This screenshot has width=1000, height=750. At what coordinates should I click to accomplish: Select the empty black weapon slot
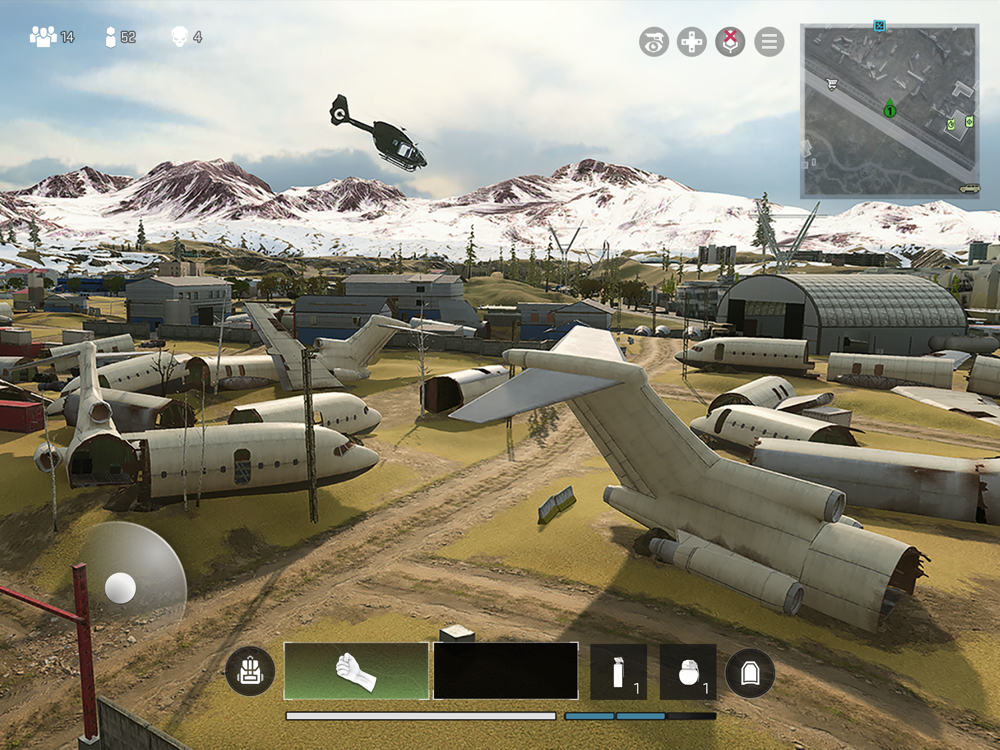tap(505, 671)
